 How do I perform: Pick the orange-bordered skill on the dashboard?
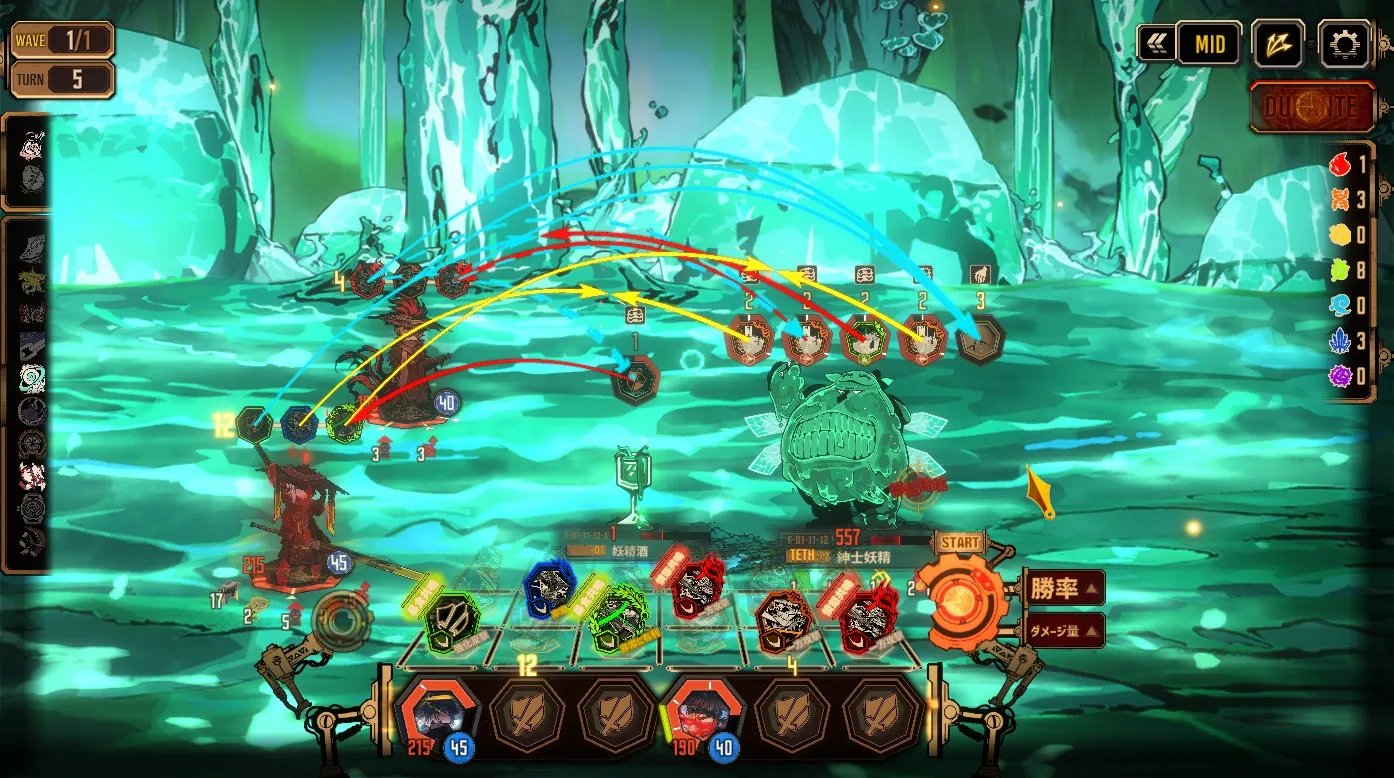coord(782,618)
